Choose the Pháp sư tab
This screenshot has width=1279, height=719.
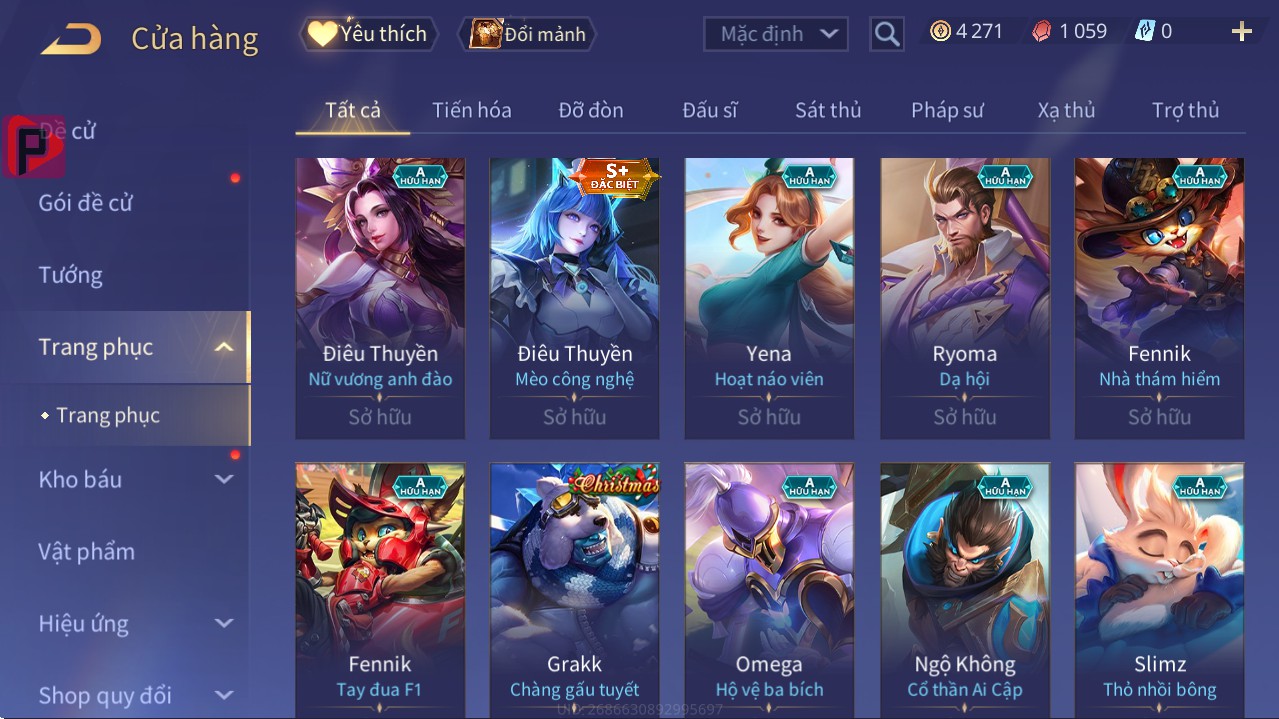click(x=947, y=110)
